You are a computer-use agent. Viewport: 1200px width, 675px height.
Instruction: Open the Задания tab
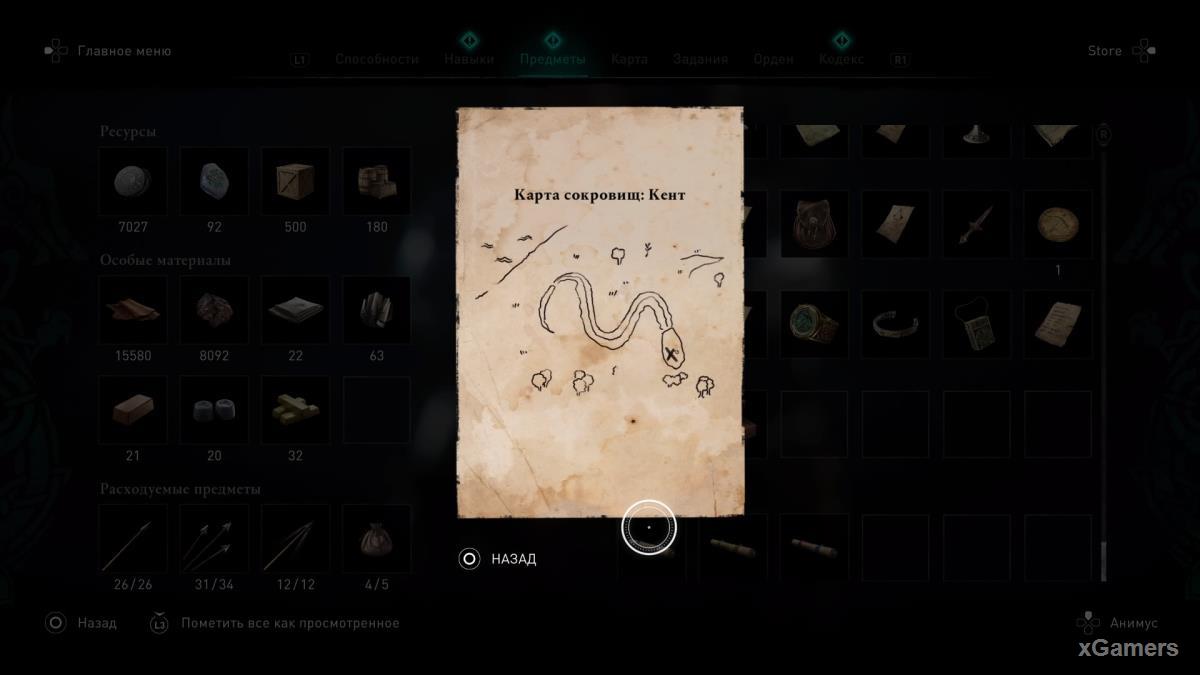click(700, 59)
